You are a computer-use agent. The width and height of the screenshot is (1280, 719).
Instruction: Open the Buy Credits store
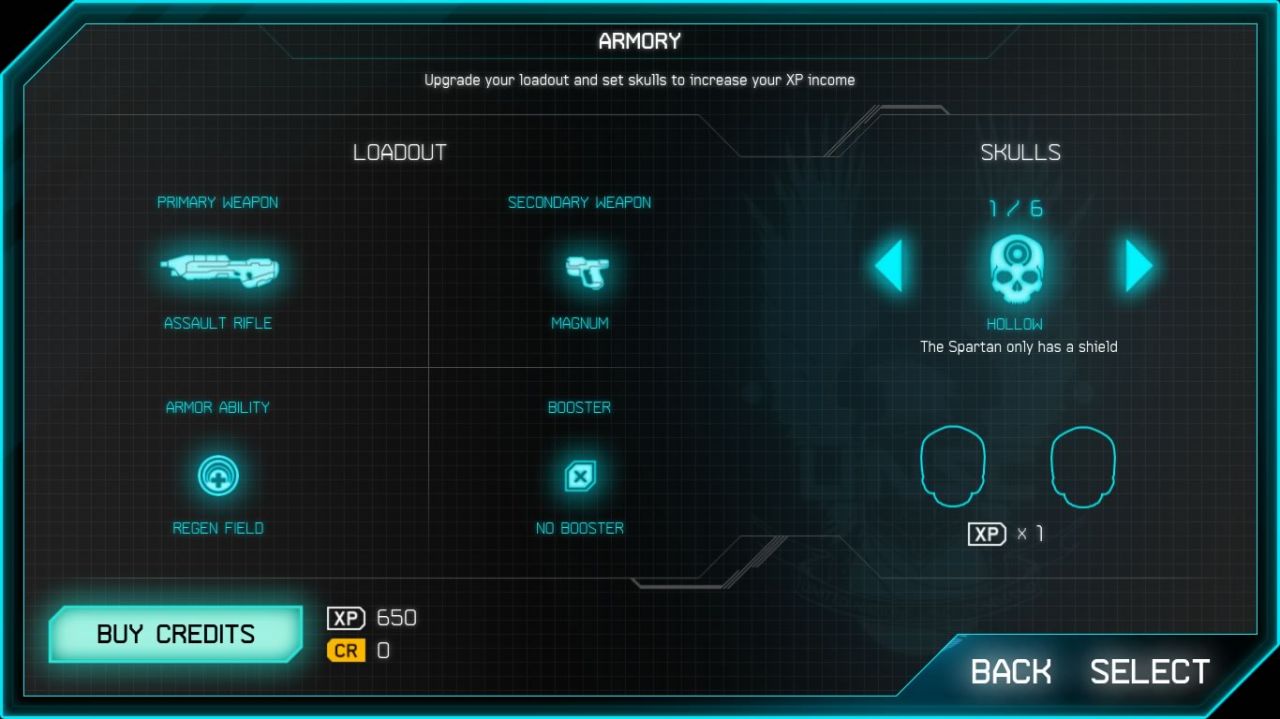[x=176, y=634]
